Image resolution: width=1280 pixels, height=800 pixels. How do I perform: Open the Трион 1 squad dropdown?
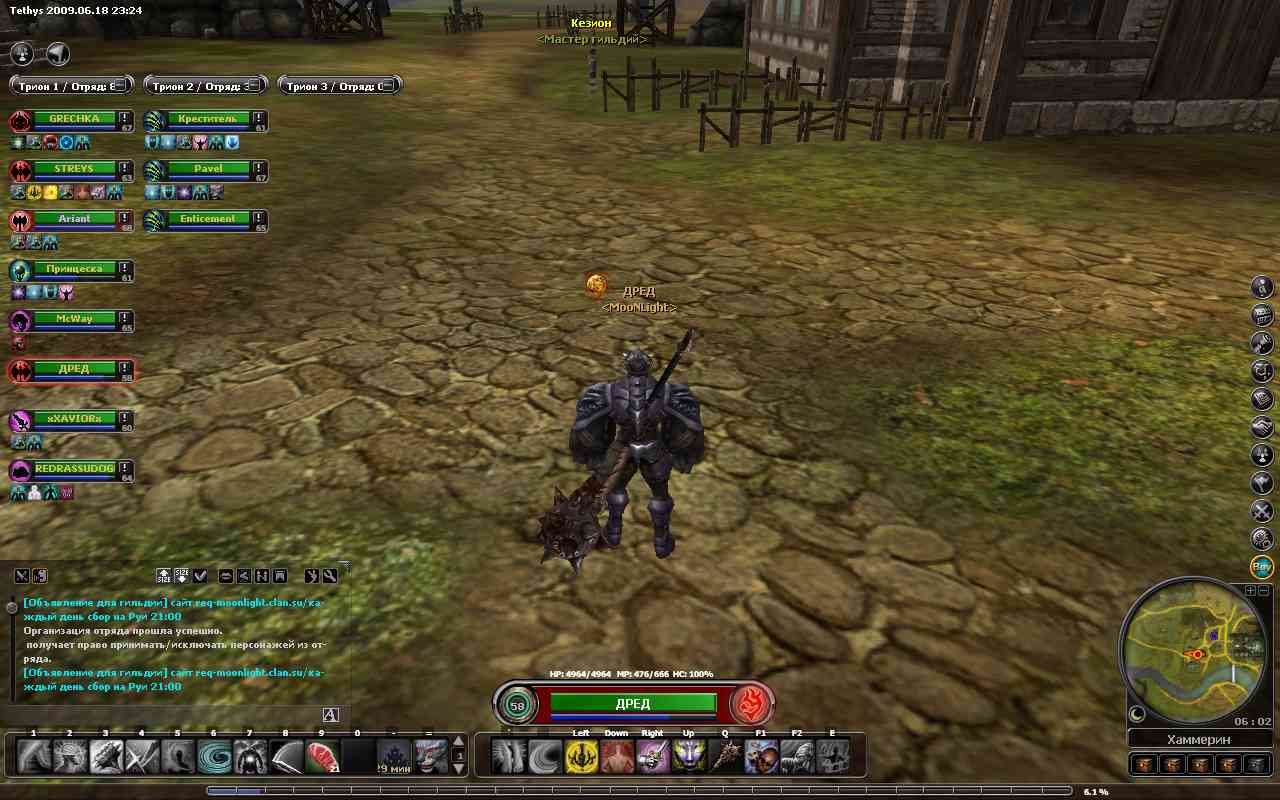coord(70,86)
